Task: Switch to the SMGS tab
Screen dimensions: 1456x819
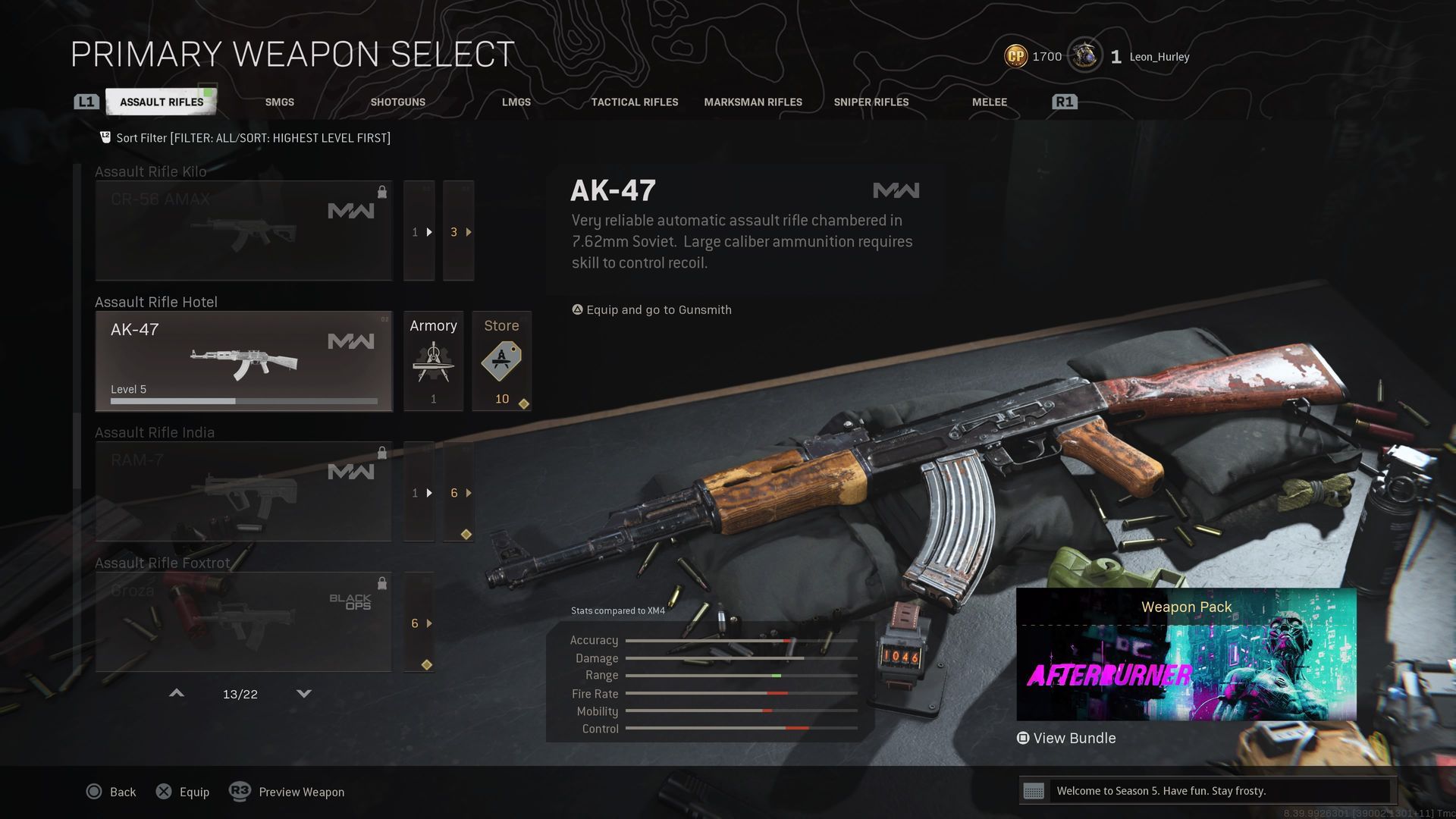Action: point(279,101)
